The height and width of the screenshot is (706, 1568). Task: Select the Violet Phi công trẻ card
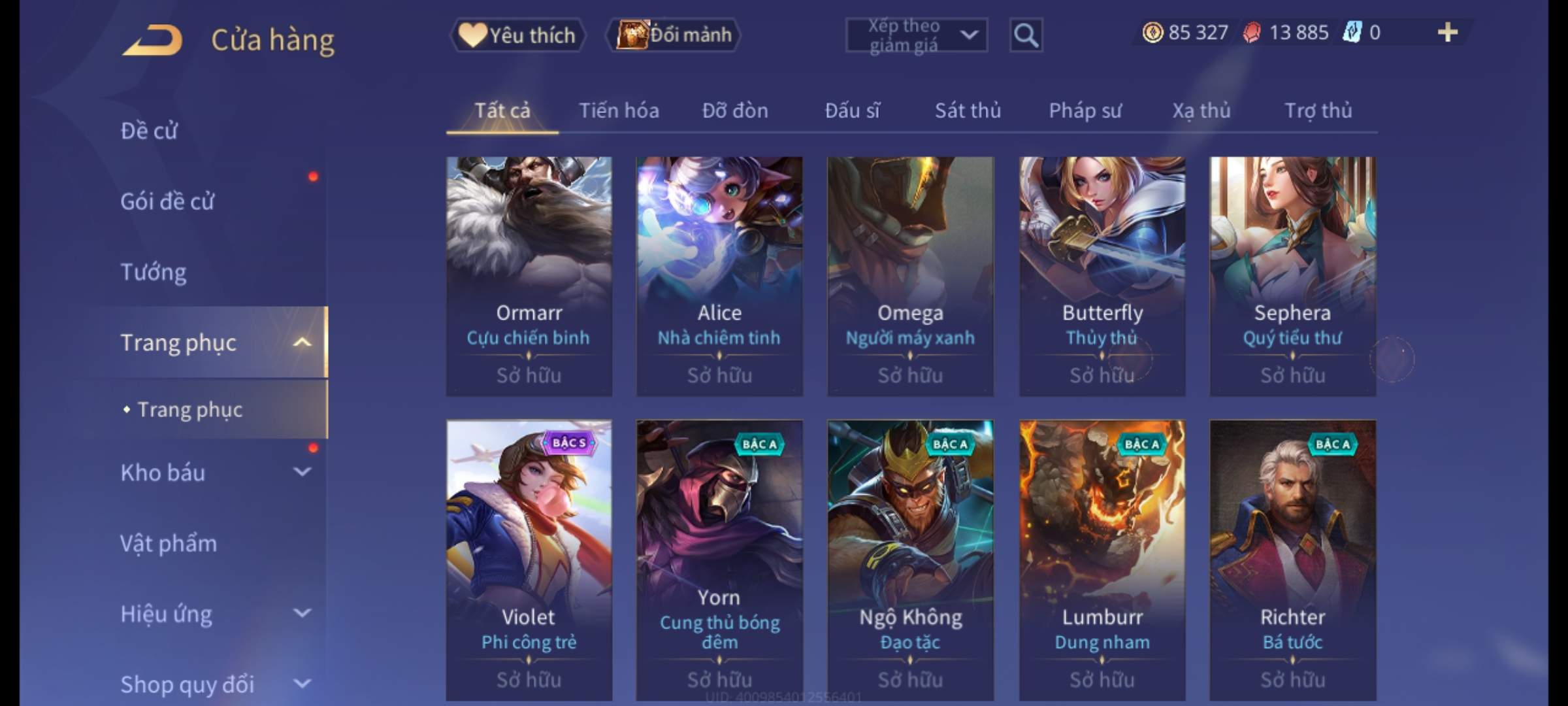coord(529,560)
